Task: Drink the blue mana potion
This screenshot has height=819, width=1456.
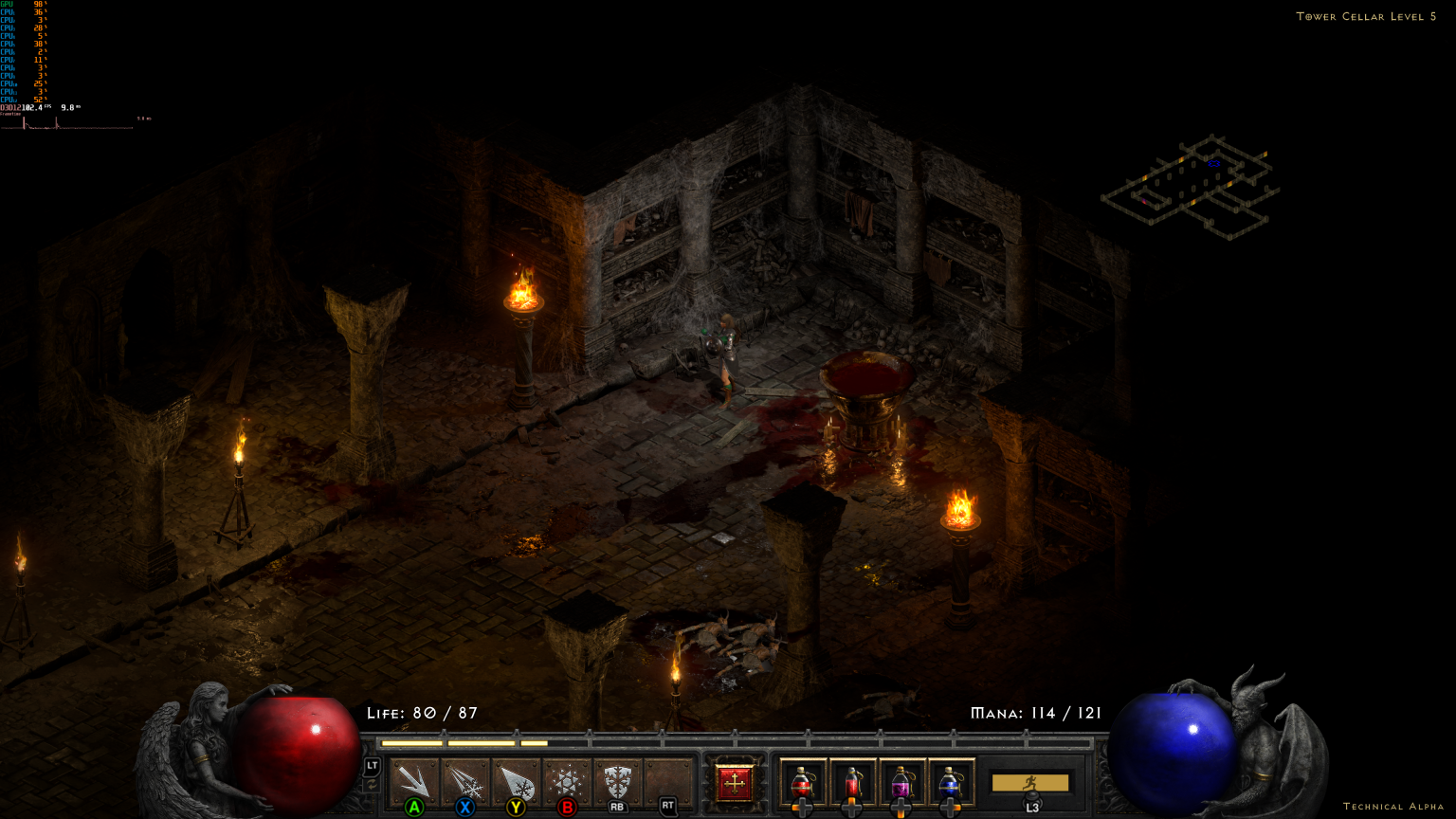Action: 949,781
